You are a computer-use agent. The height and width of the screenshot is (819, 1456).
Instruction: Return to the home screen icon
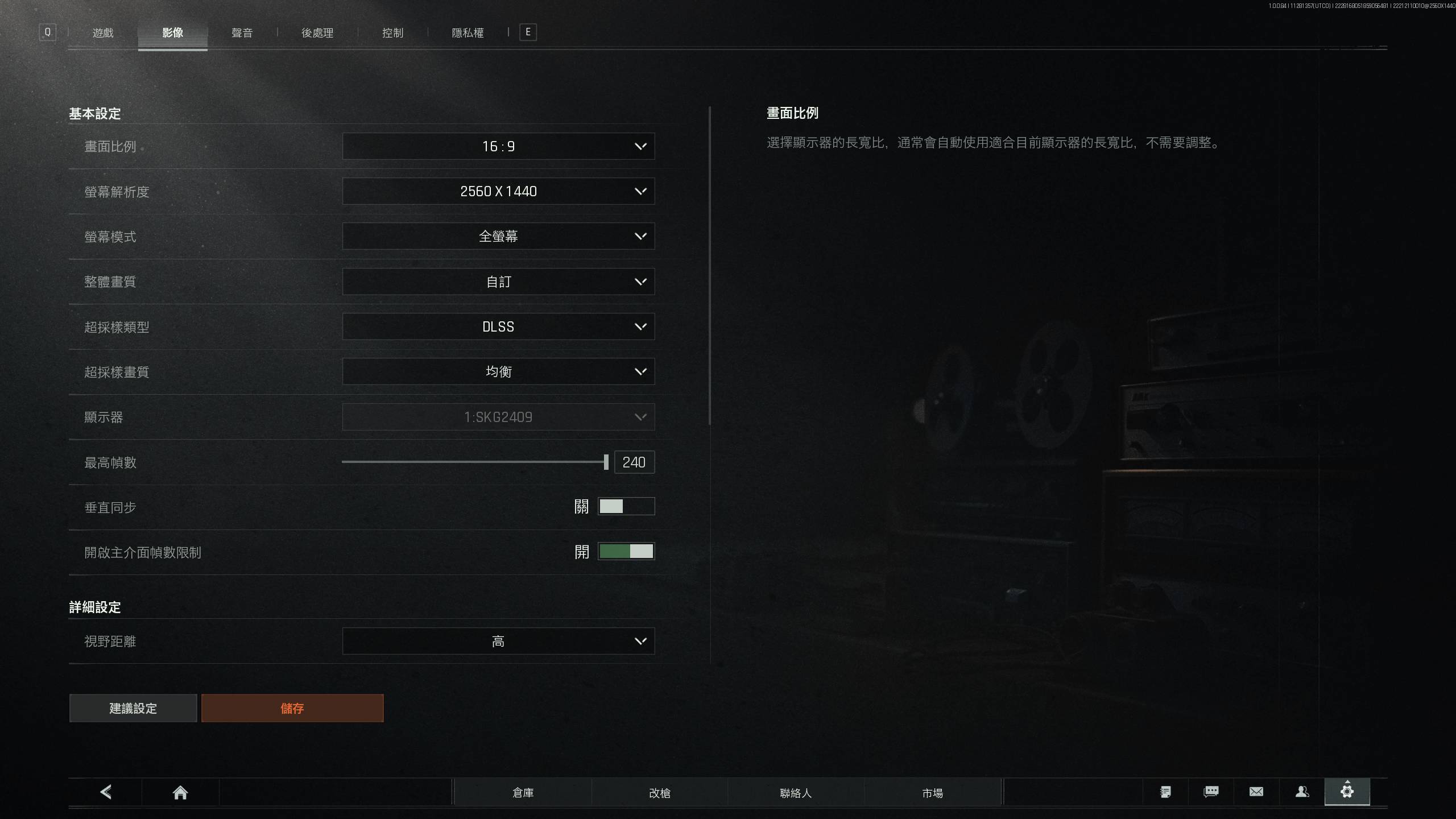point(180,792)
